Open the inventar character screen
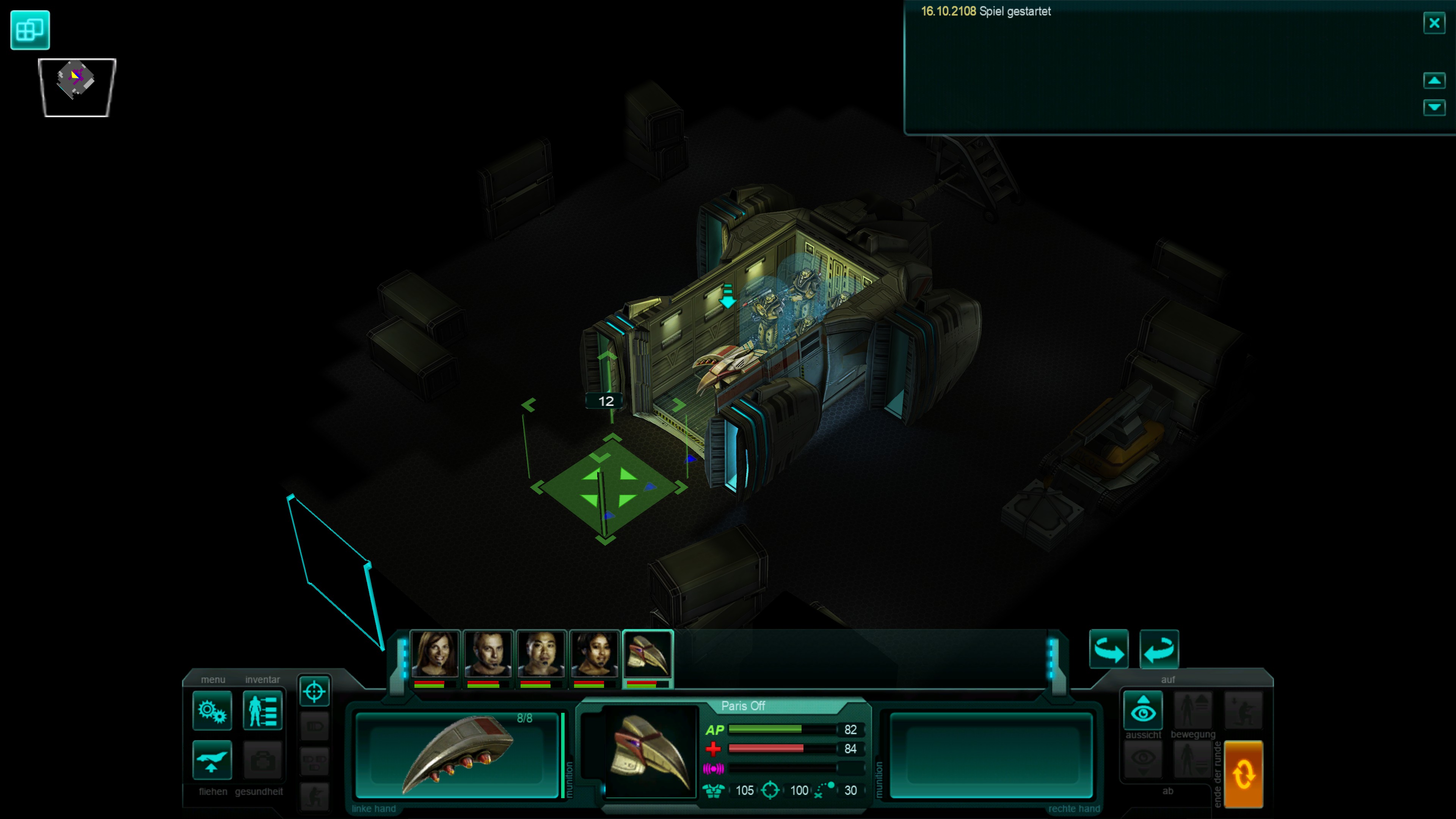Viewport: 1456px width, 819px height. pos(262,711)
